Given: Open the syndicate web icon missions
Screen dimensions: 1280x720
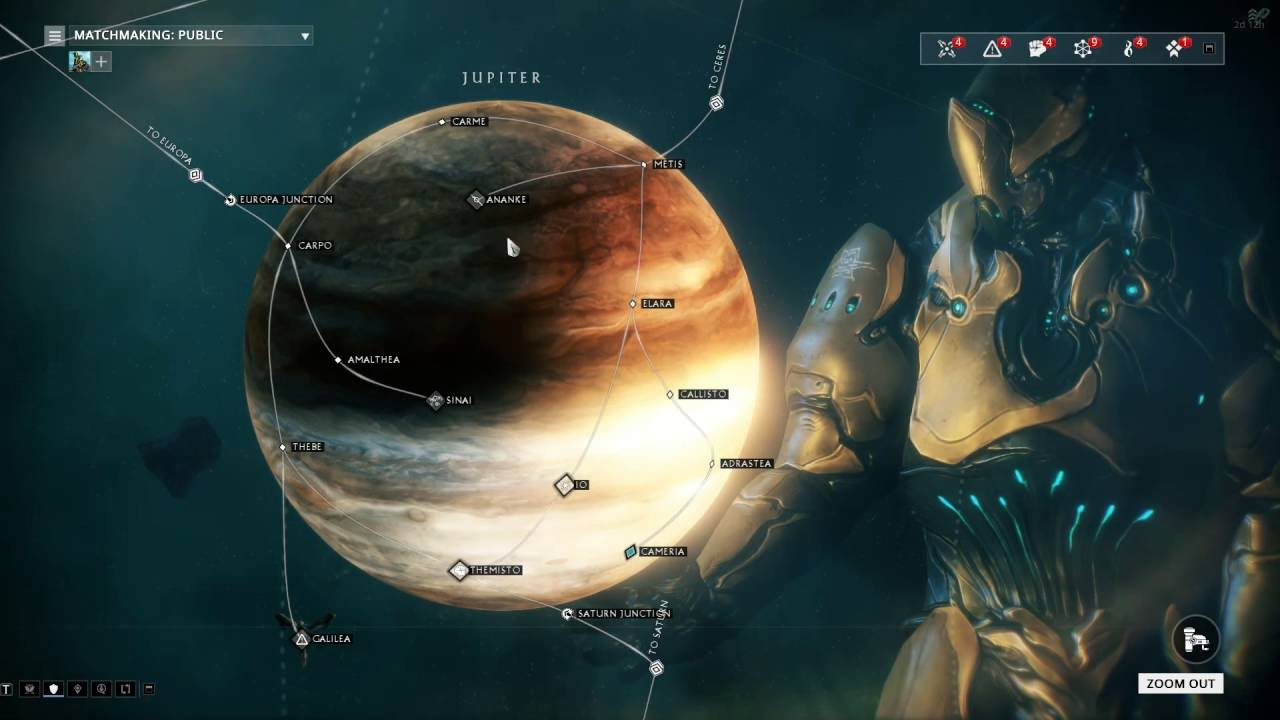Looking at the screenshot, I should (1083, 49).
